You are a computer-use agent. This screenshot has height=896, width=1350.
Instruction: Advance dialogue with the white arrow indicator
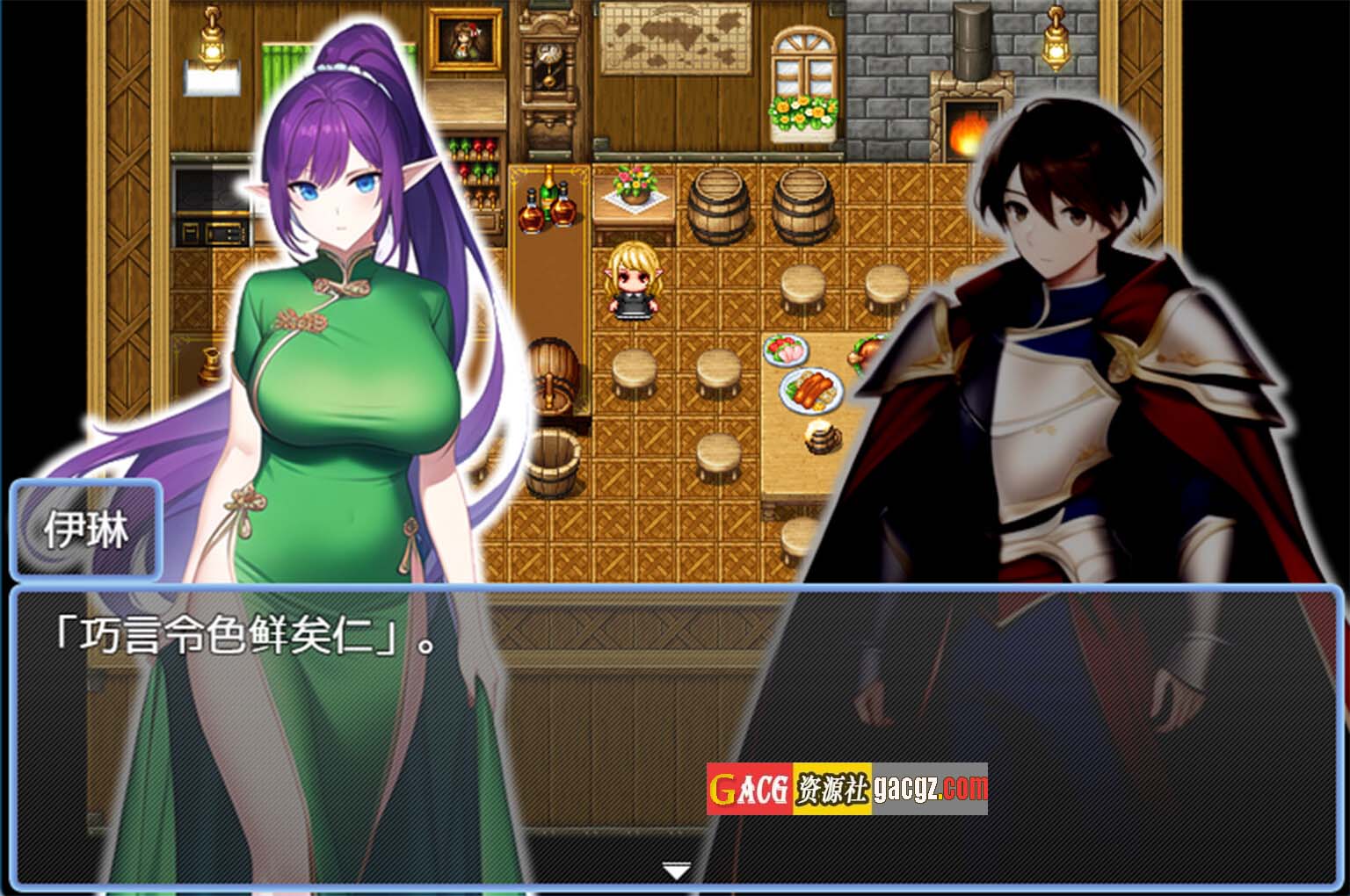coord(675,871)
